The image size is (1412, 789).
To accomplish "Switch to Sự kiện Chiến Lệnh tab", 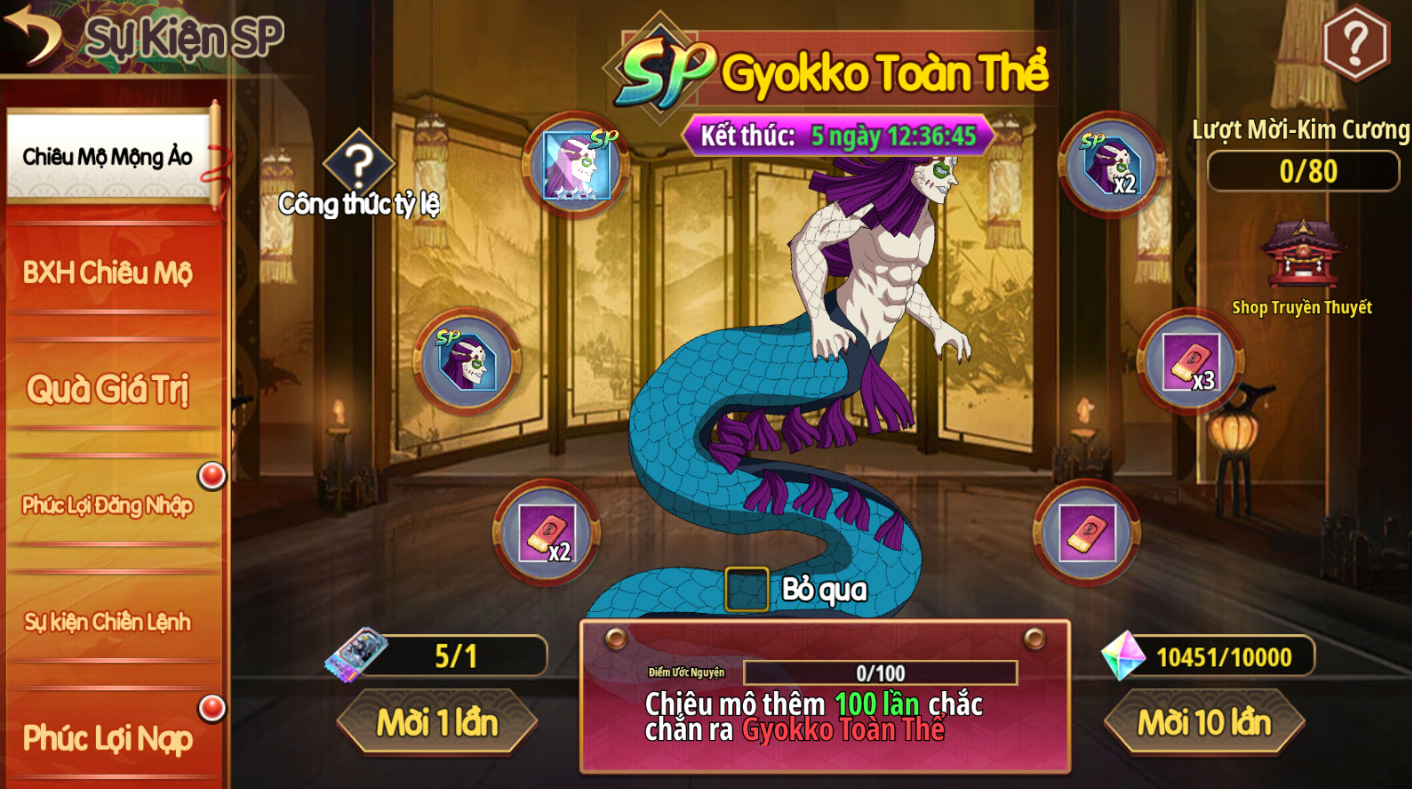I will 108,621.
